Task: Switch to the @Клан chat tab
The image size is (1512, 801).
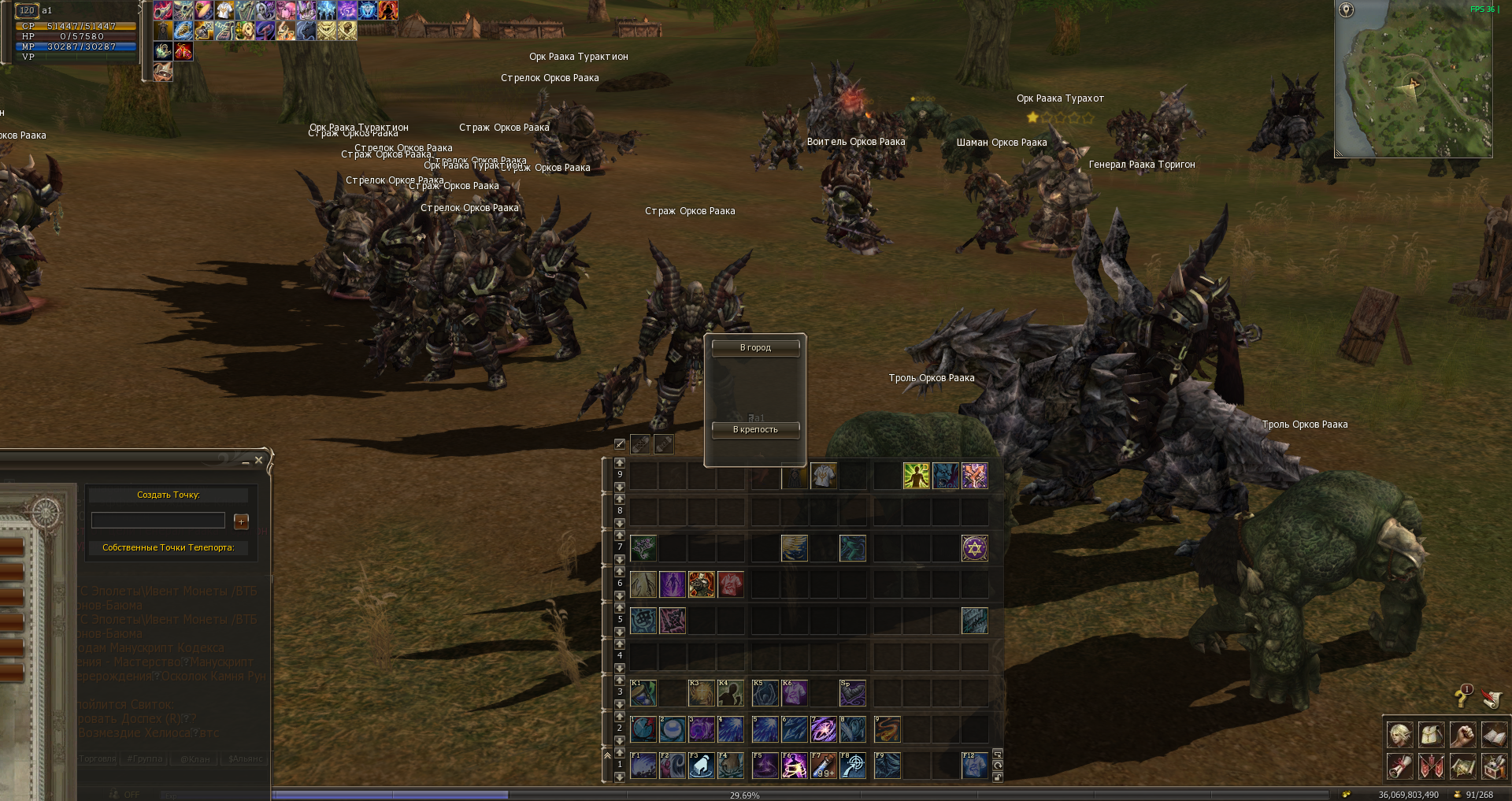Action: 195,759
